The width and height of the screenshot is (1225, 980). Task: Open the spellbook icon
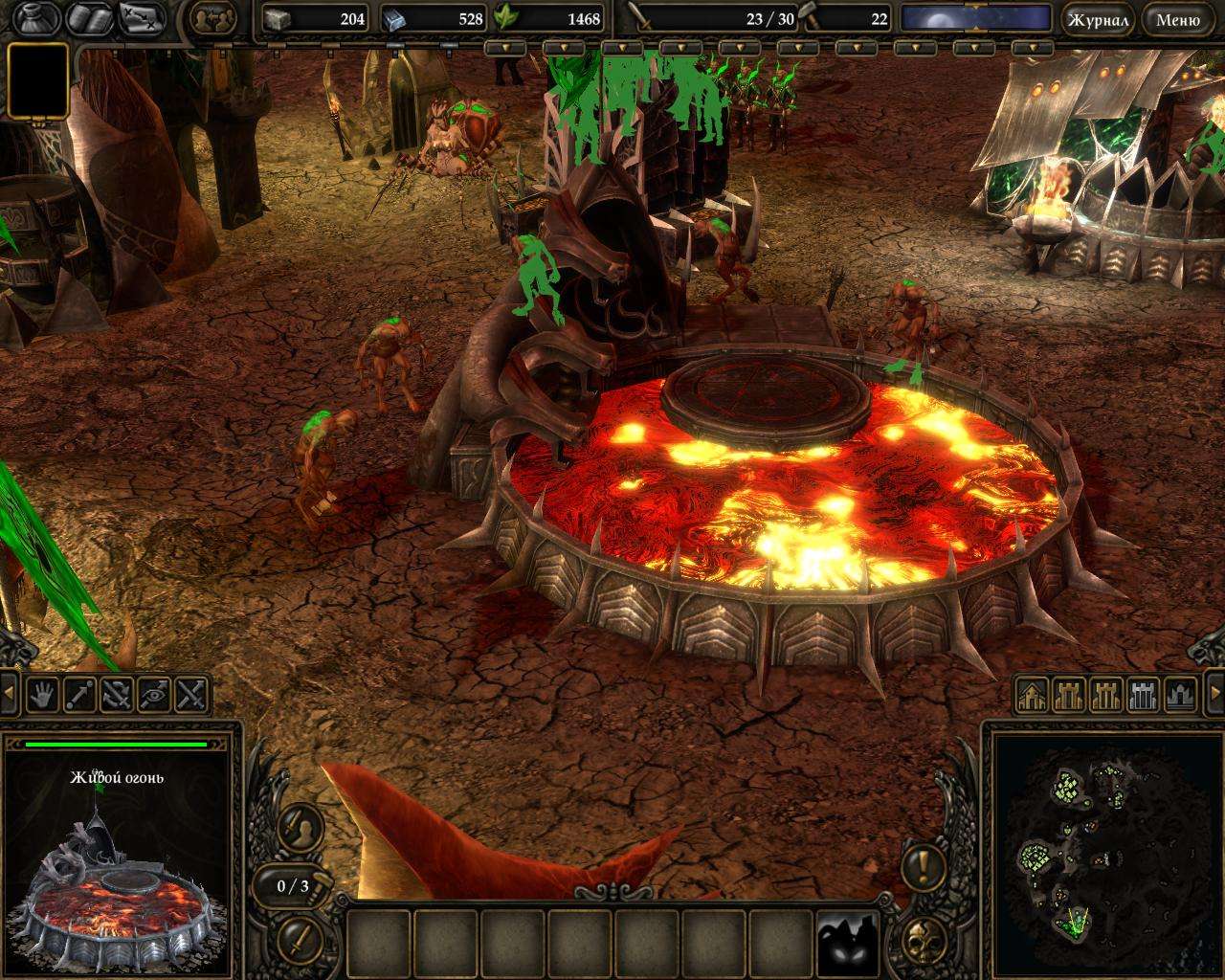[87, 18]
